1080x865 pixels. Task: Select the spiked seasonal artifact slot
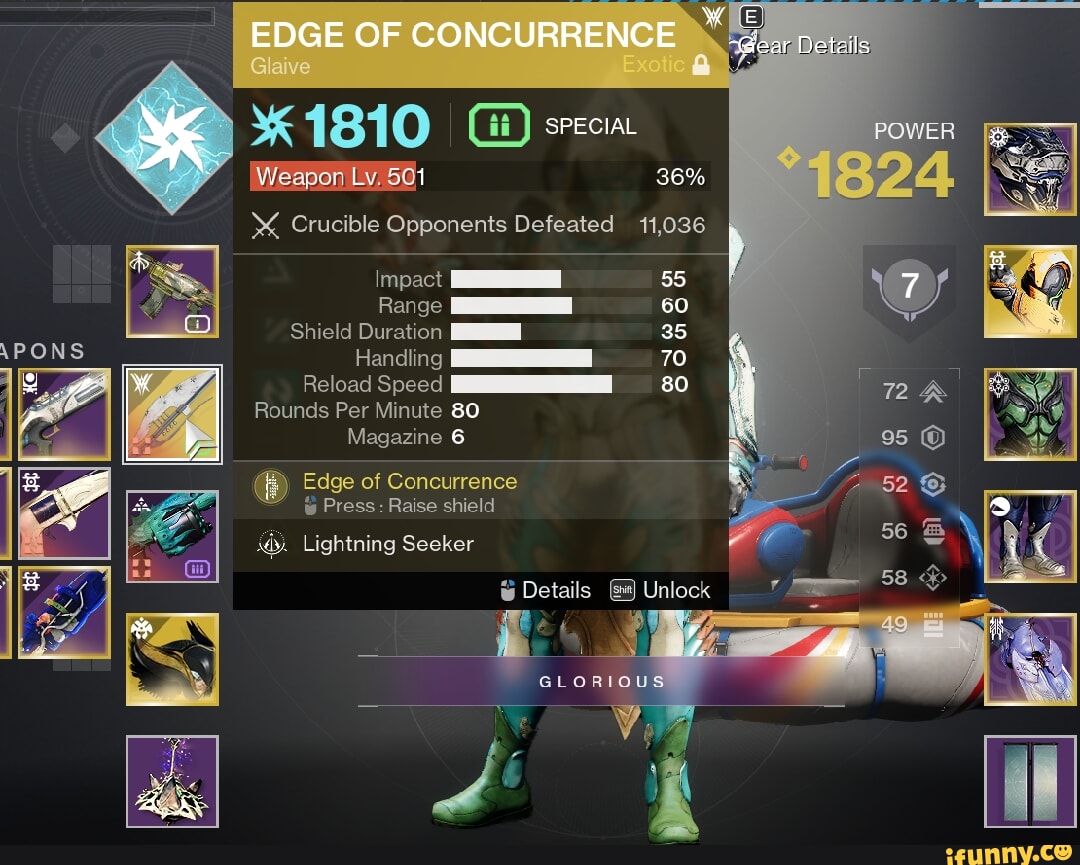[172, 782]
